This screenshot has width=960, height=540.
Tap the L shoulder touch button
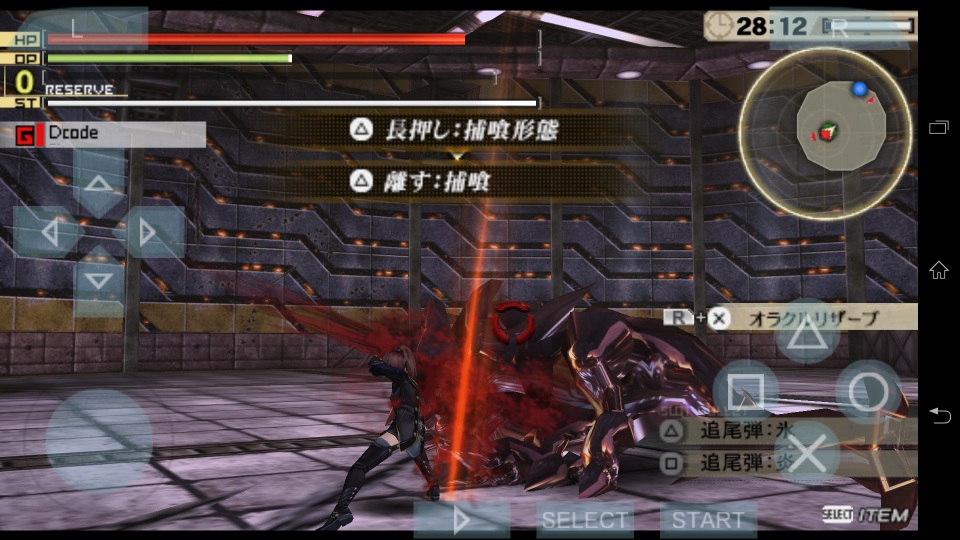pyautogui.click(x=83, y=28)
